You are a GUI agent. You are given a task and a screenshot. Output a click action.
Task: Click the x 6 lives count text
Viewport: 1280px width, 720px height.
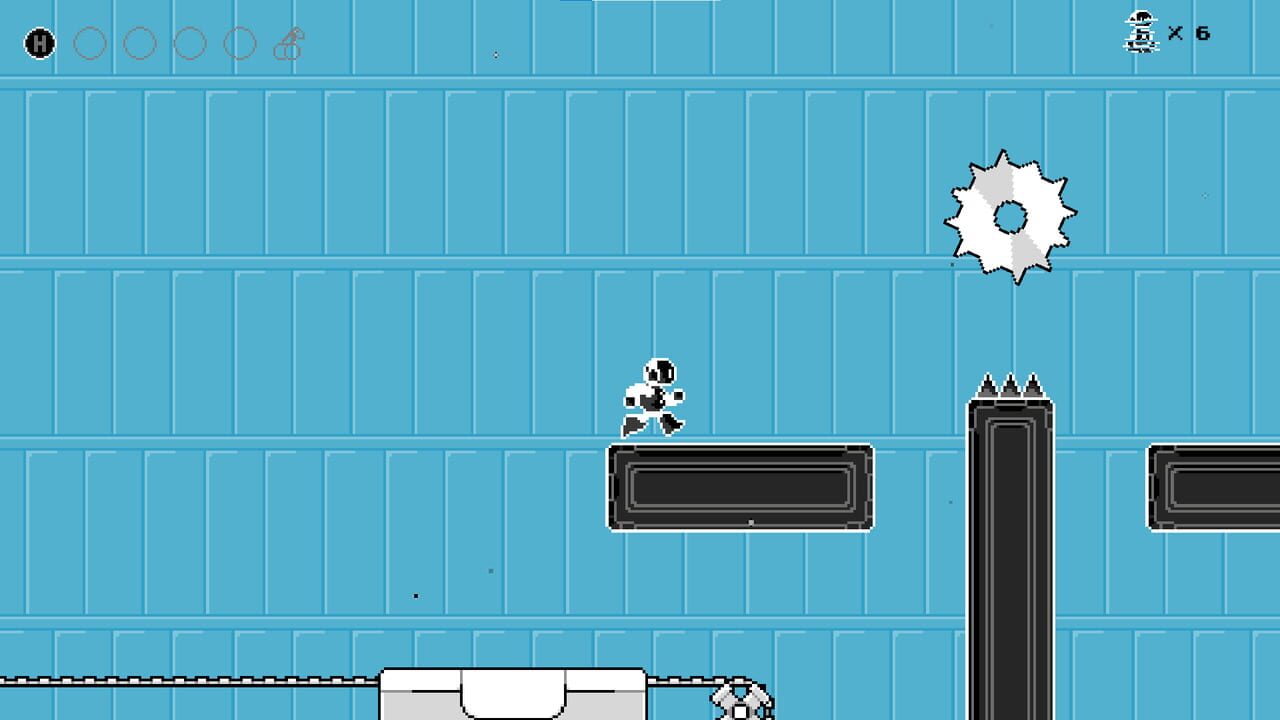point(1190,33)
